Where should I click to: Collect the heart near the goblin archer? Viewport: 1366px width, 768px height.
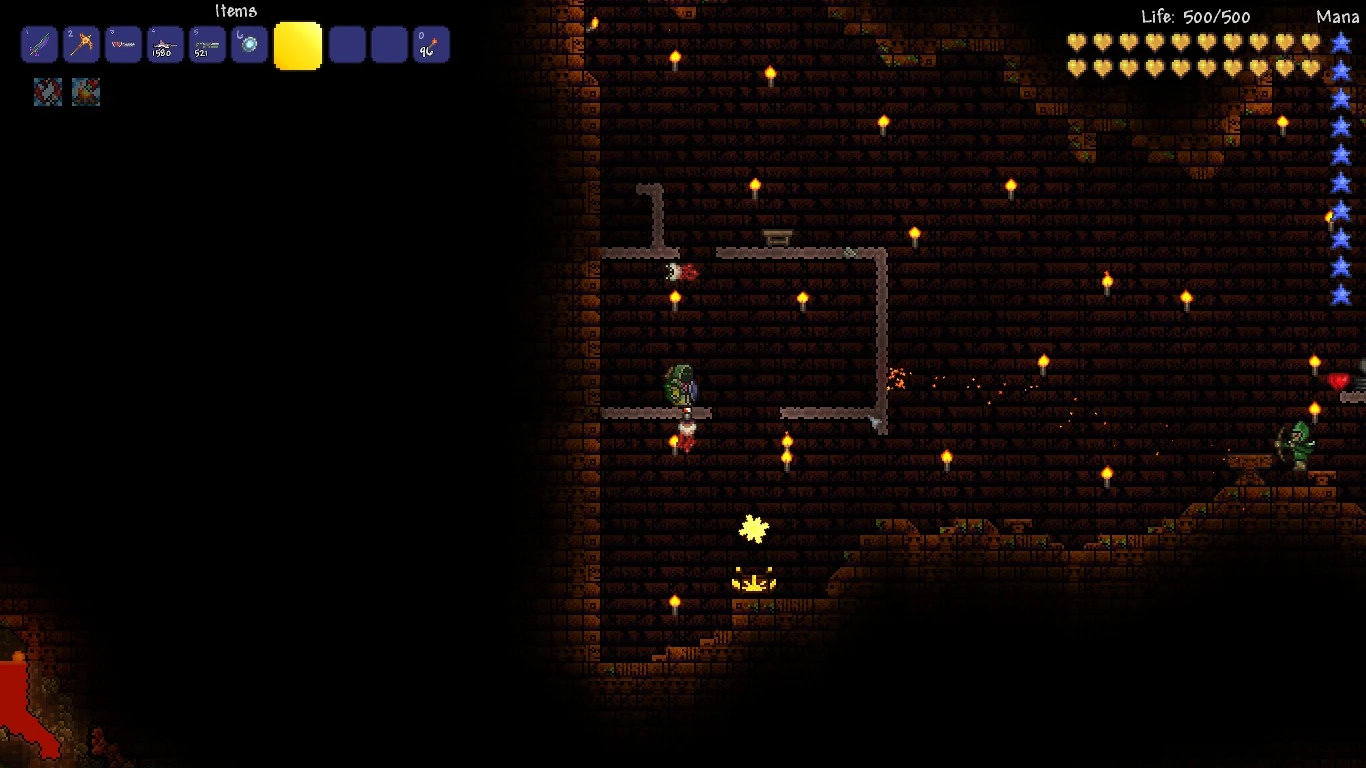1337,380
